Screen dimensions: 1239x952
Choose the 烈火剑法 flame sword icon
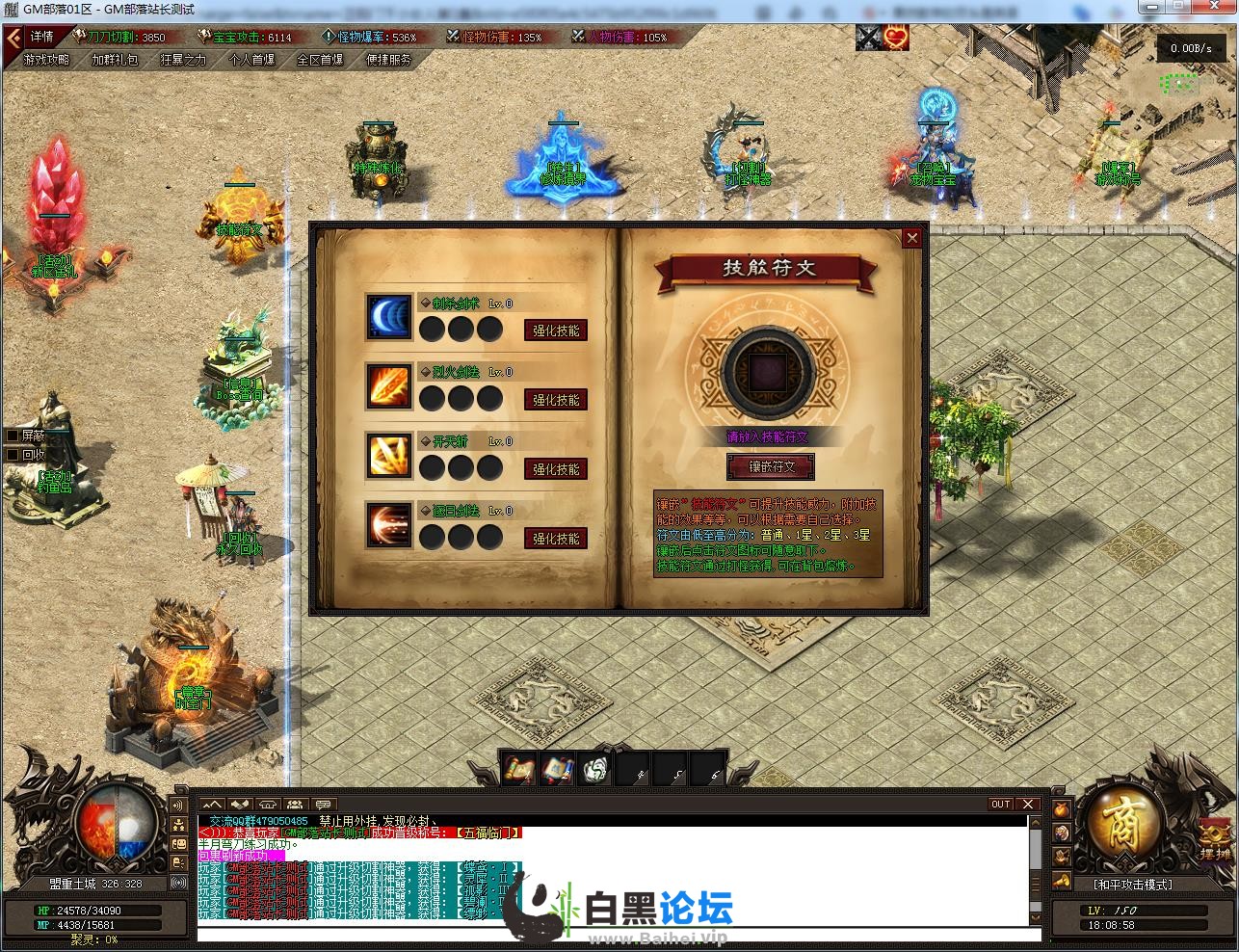(388, 386)
